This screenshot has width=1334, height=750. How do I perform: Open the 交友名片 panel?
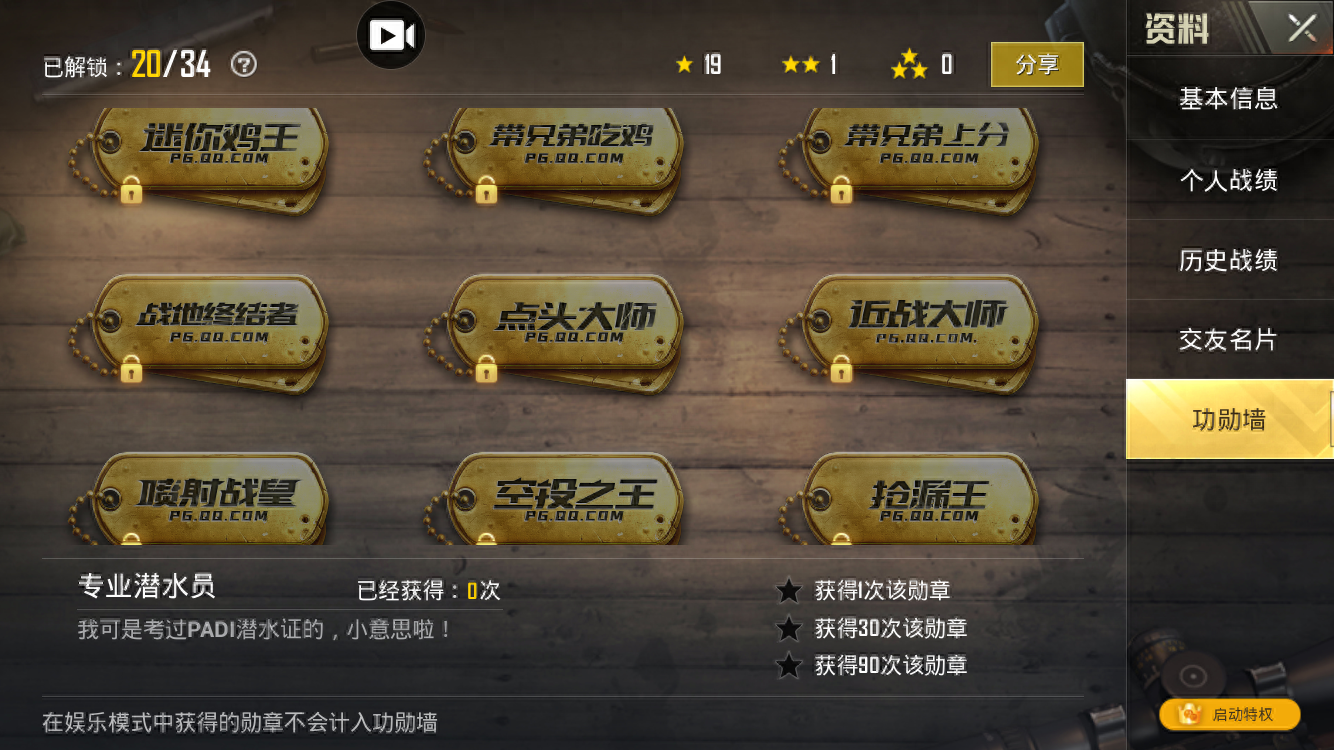[1228, 339]
